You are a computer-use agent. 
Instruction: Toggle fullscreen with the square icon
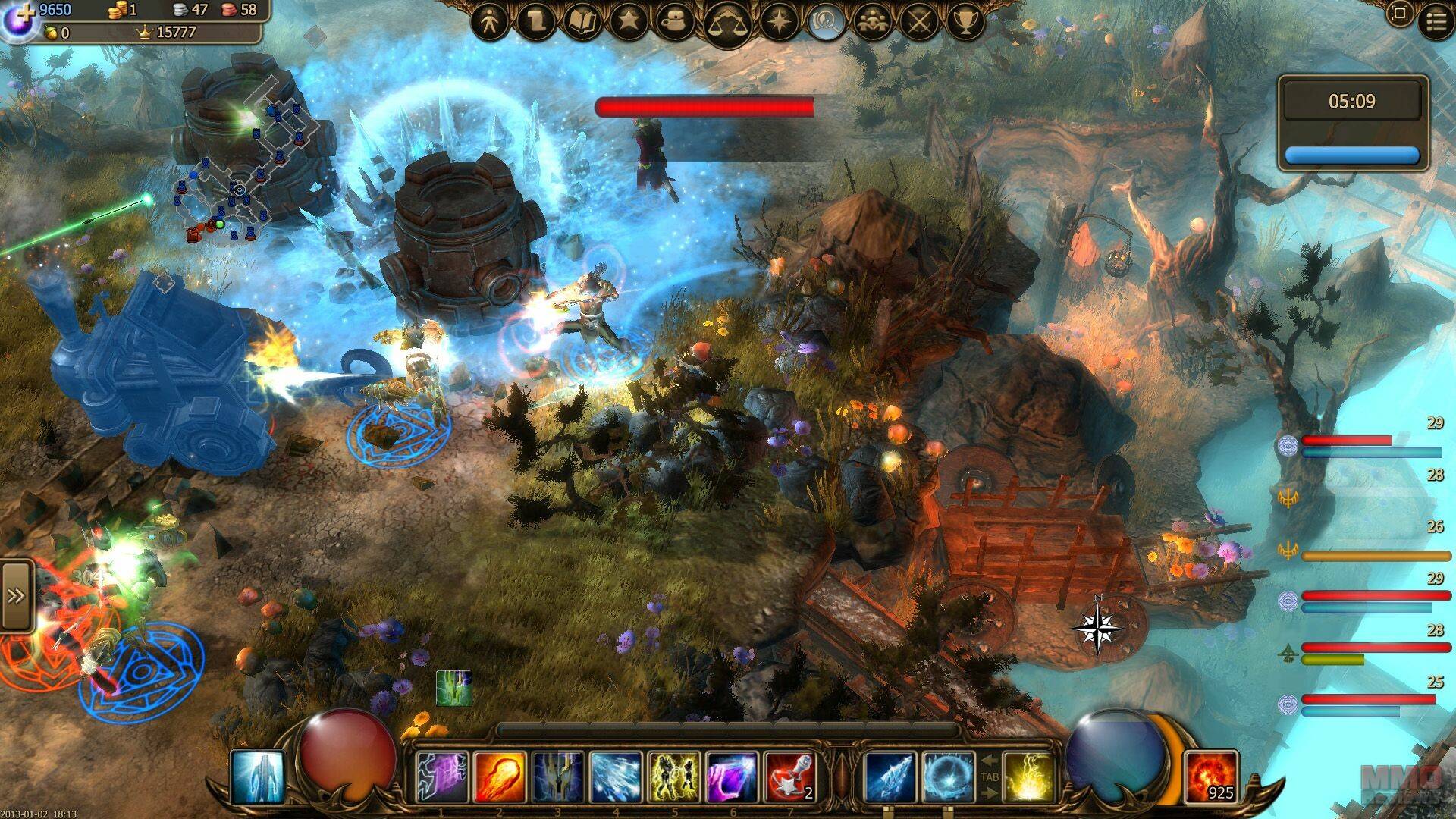[1400, 14]
